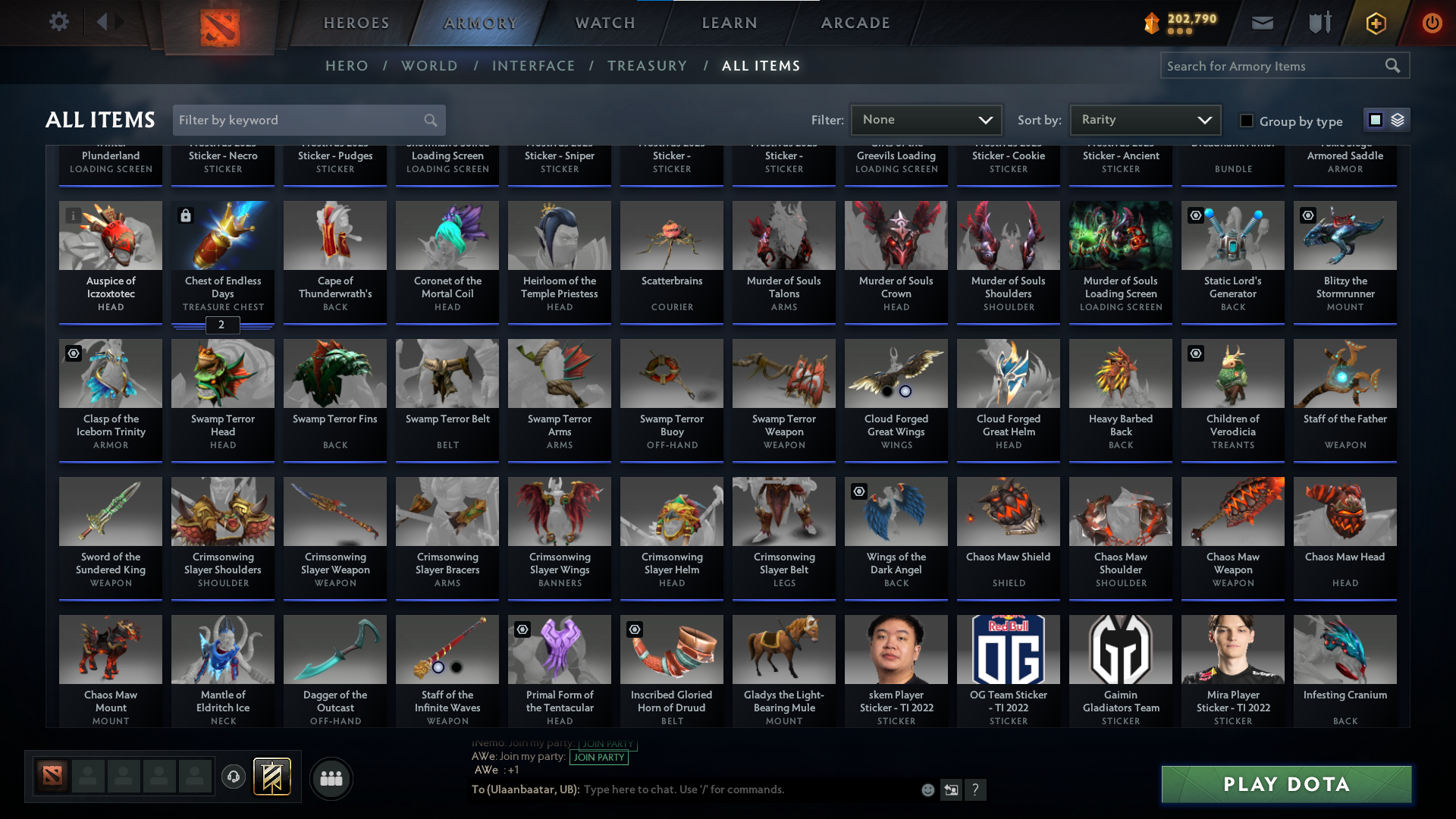Open the settings gear icon
The image size is (1456, 819).
(59, 21)
